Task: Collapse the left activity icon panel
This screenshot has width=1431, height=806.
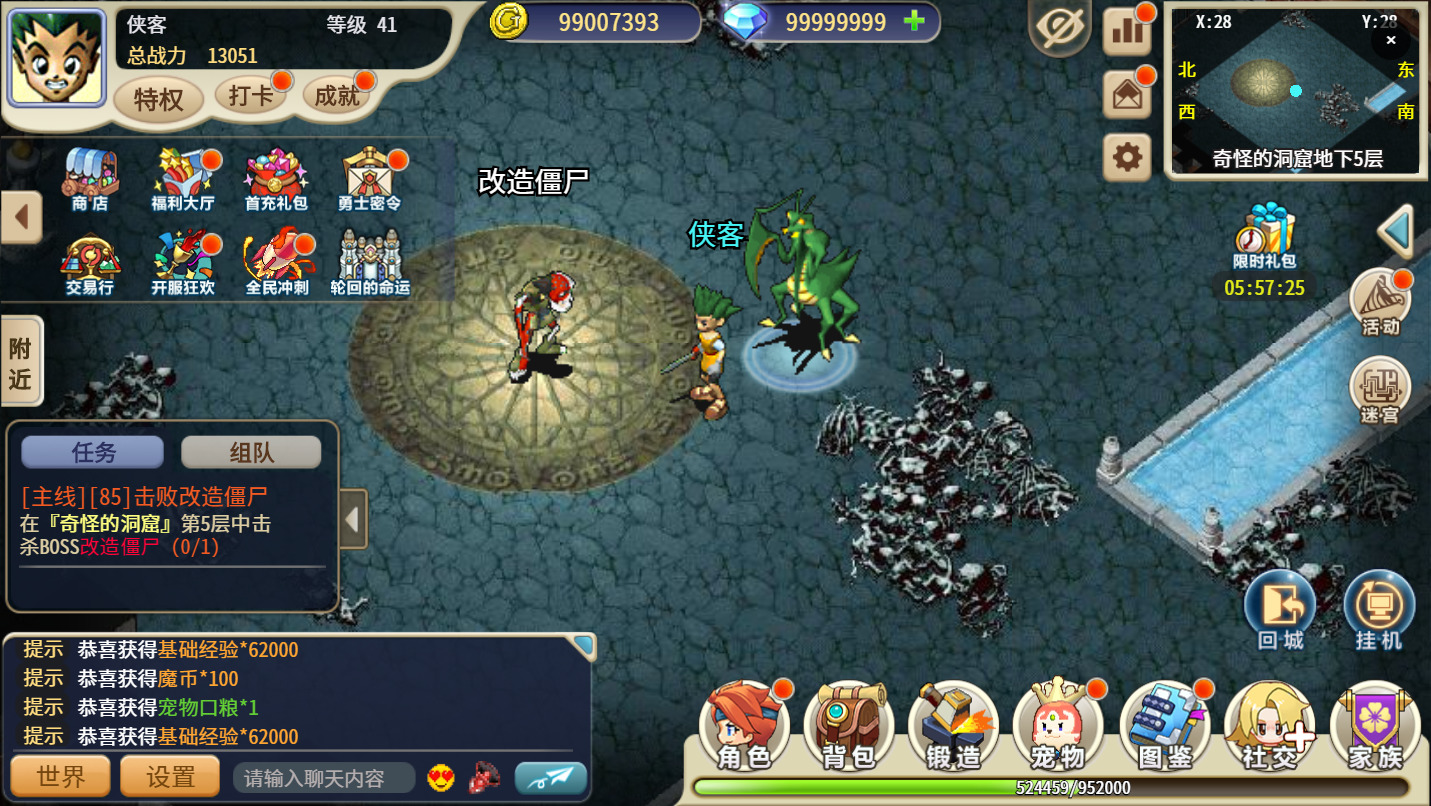Action: coord(20,216)
